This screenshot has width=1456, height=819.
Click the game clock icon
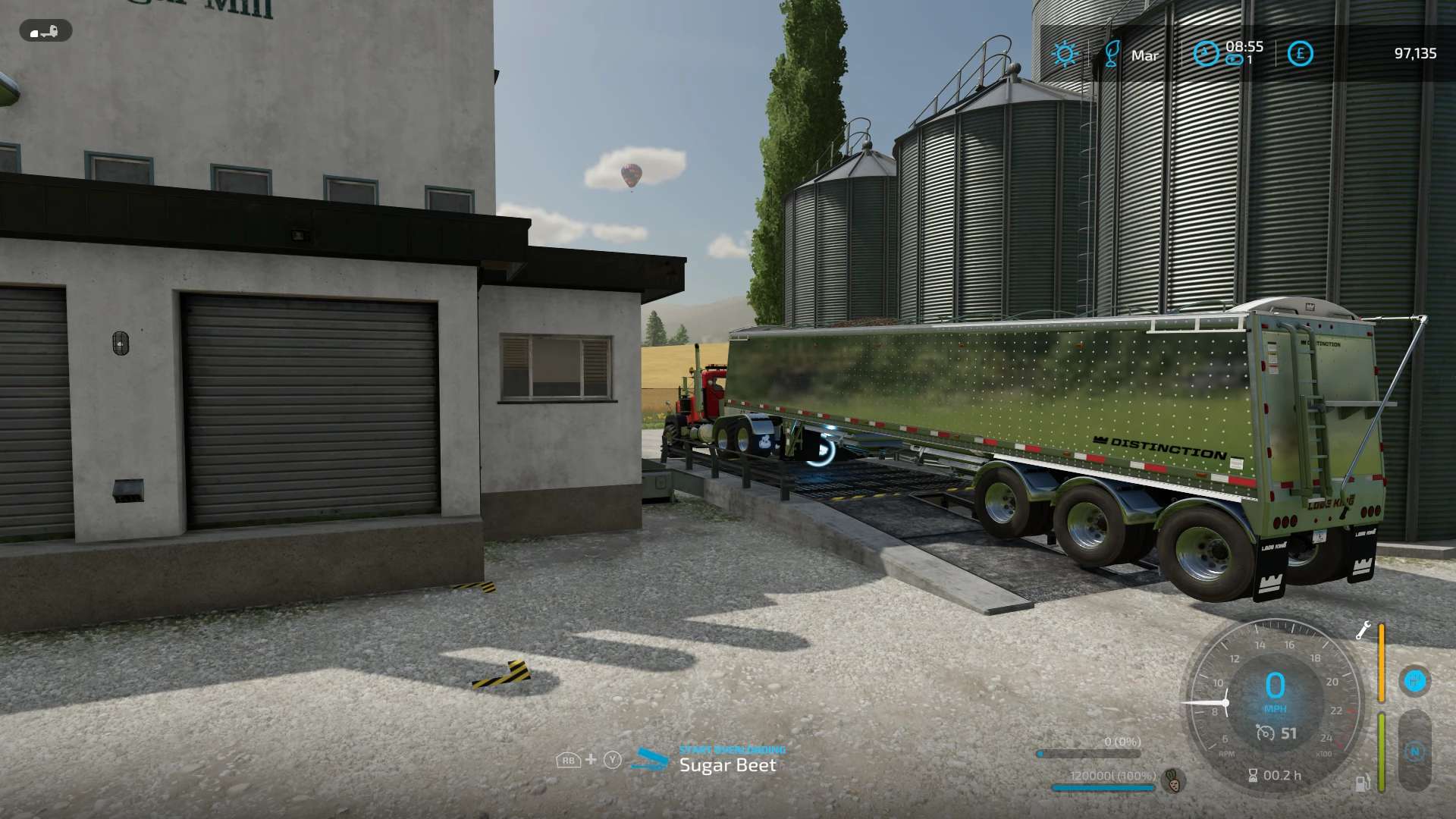(1205, 53)
